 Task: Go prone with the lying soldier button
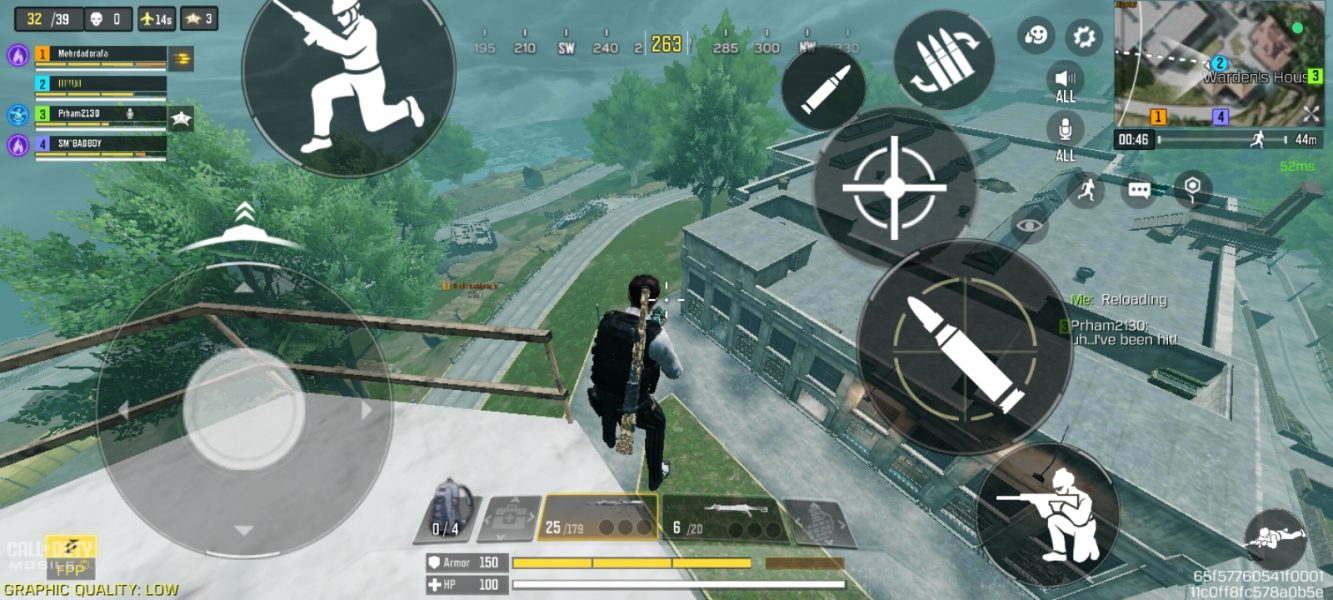coord(1276,539)
